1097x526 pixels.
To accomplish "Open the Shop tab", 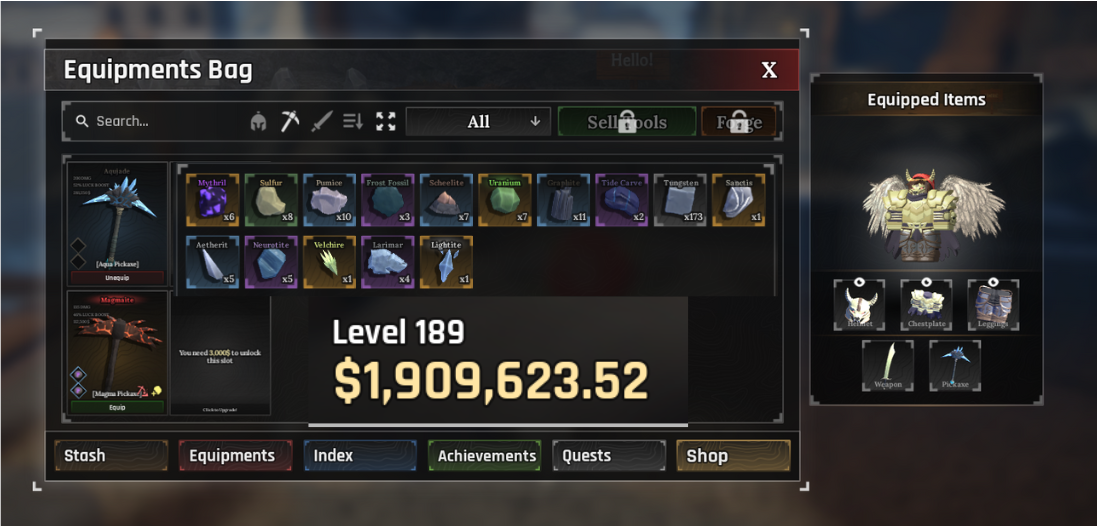I will pyautogui.click(x=733, y=455).
